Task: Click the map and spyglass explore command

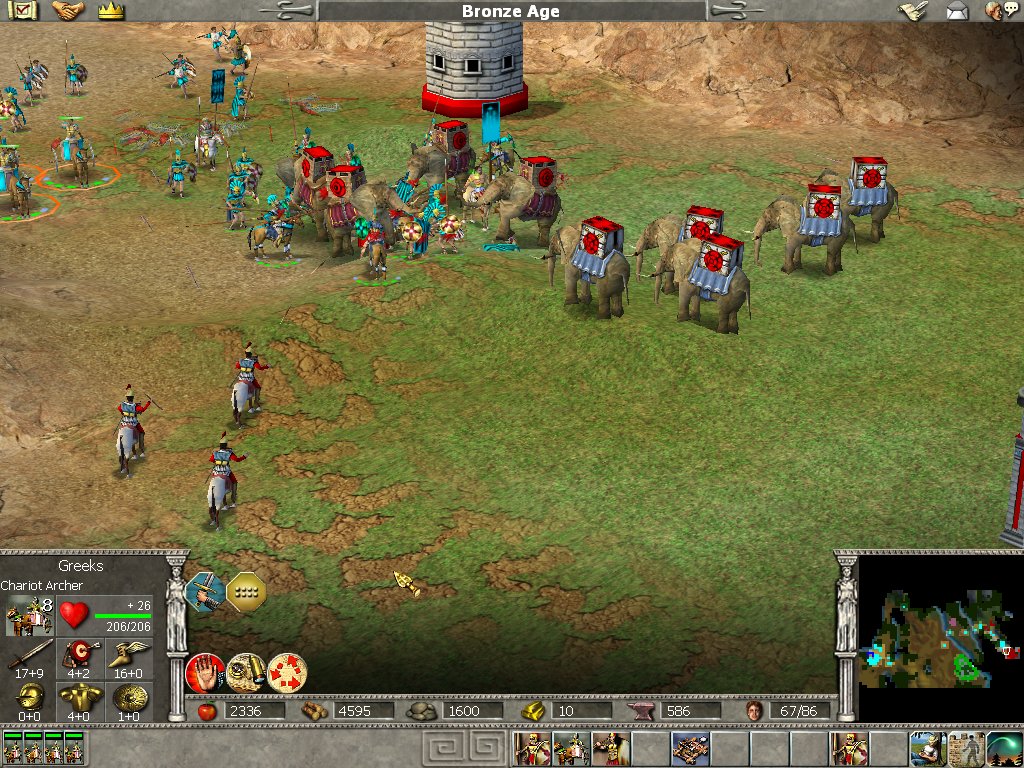Action: click(x=245, y=671)
